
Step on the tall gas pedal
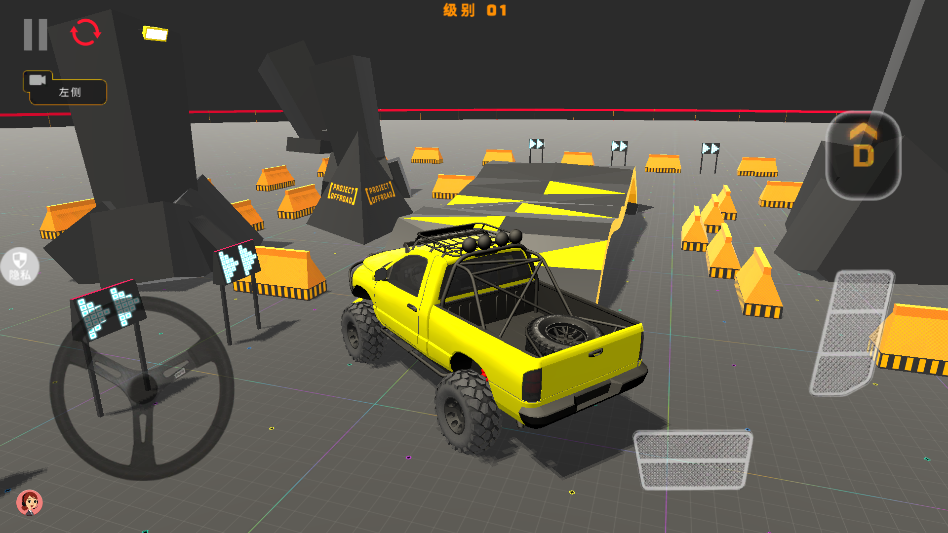tap(851, 331)
